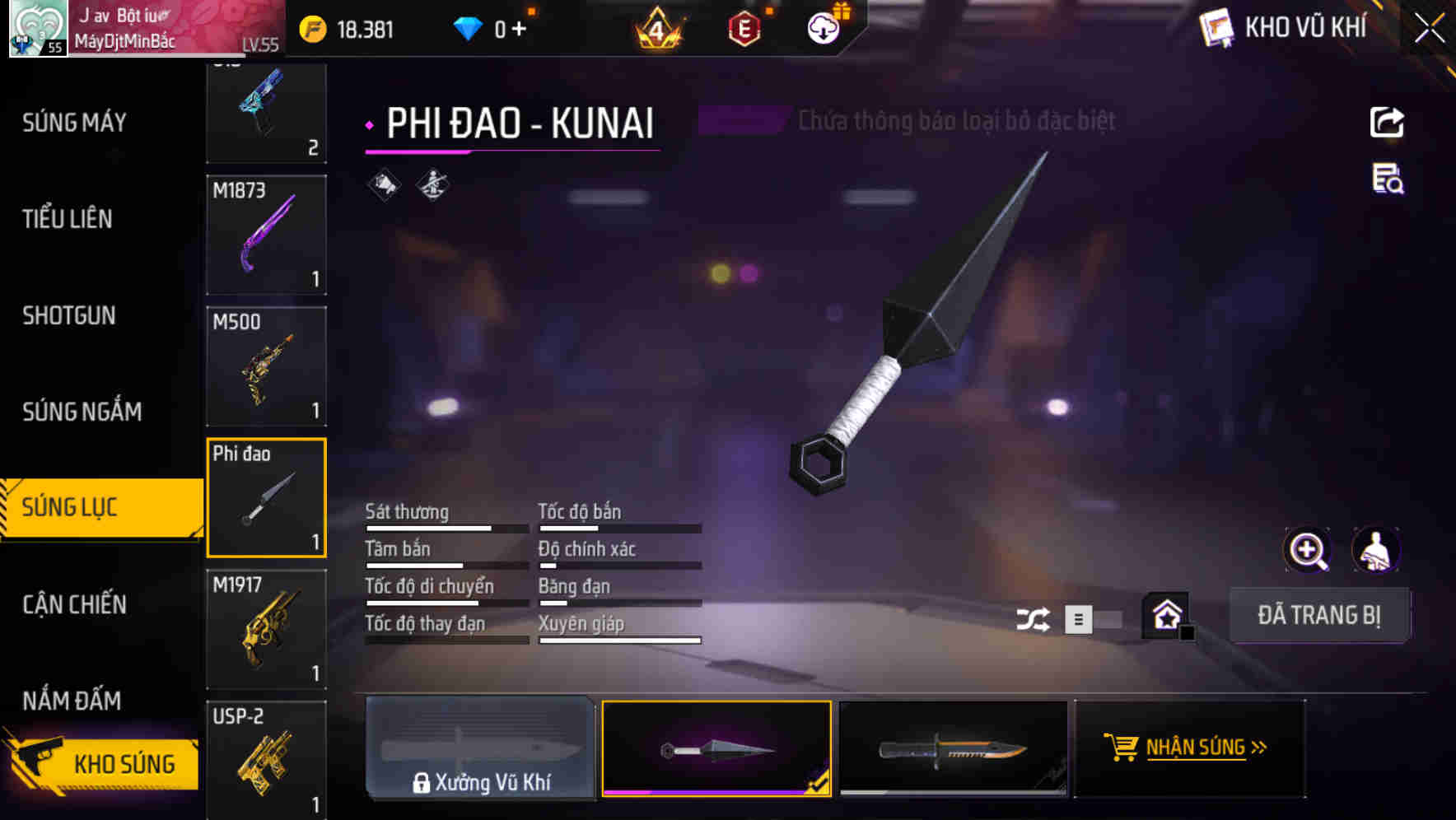Select the M1873 shotgun thumbnail

[266, 235]
